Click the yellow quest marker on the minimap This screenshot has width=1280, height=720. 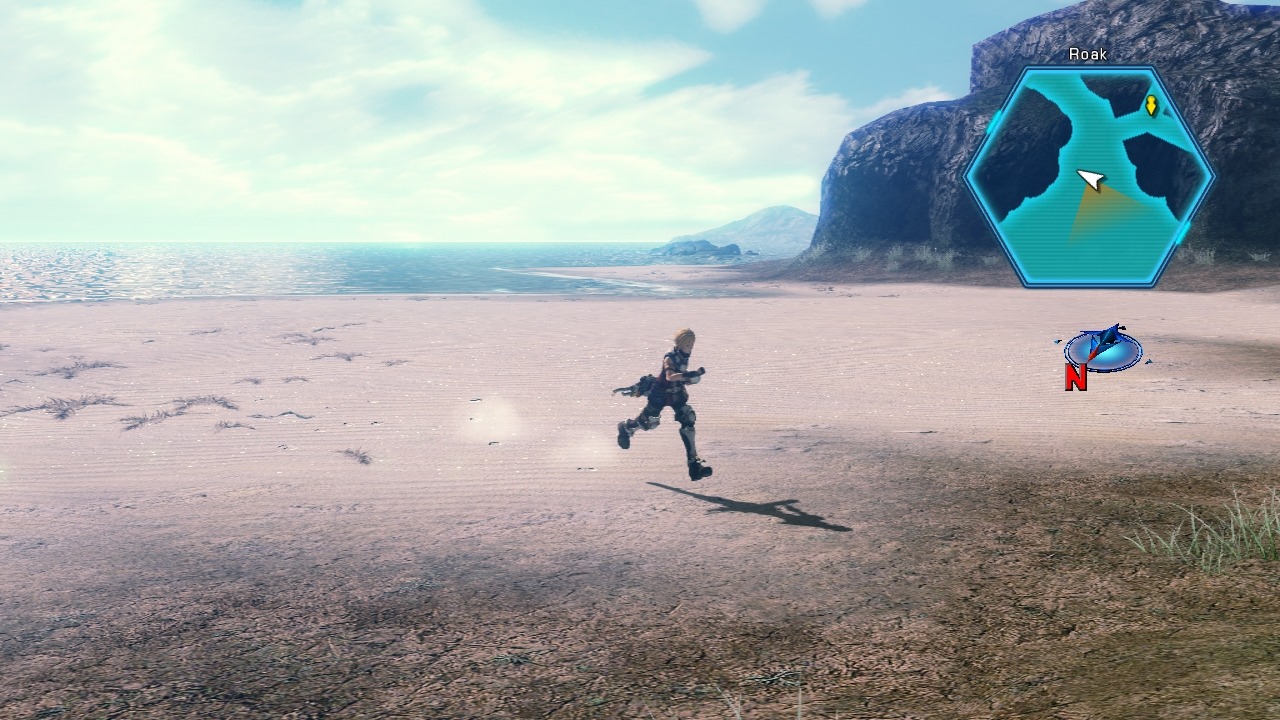coord(1152,105)
